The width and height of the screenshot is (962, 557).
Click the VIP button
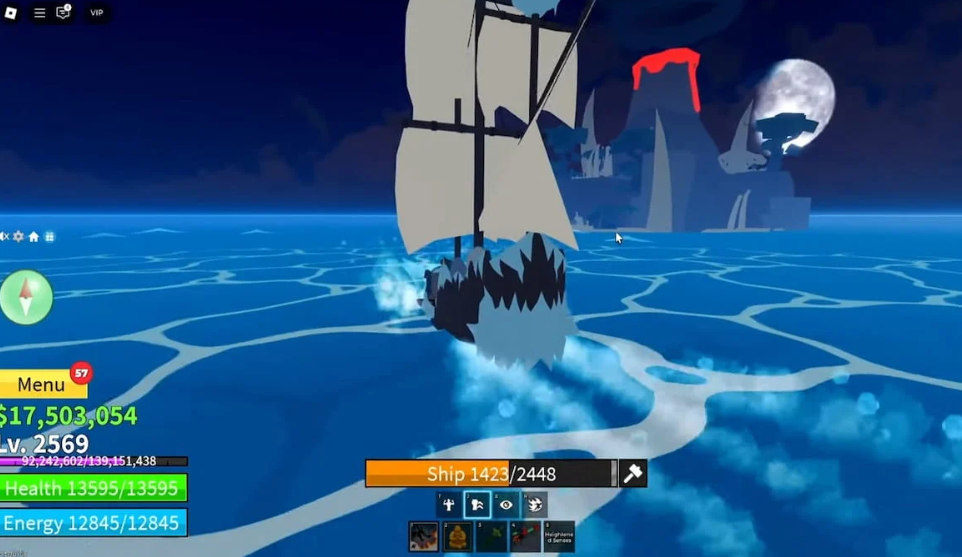(x=96, y=13)
